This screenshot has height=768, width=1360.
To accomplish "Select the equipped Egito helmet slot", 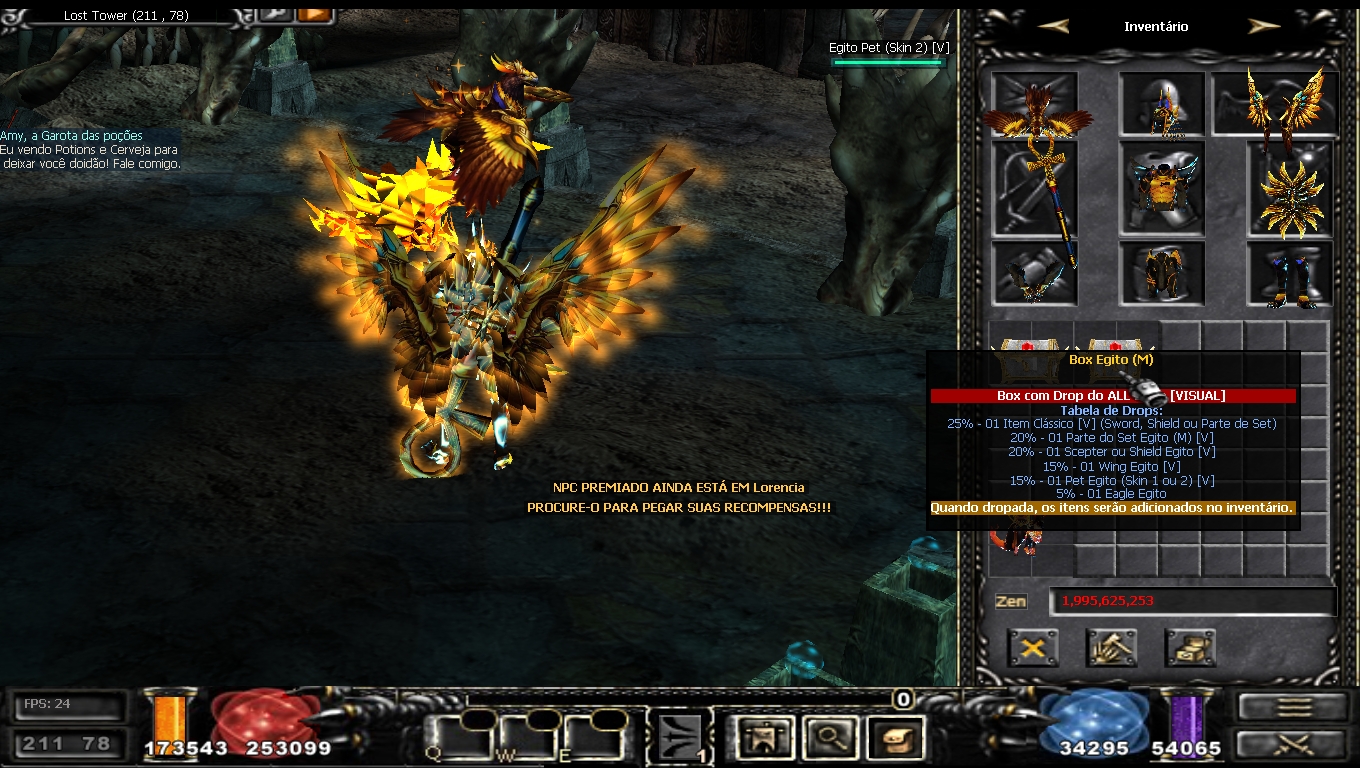I will [x=1161, y=105].
